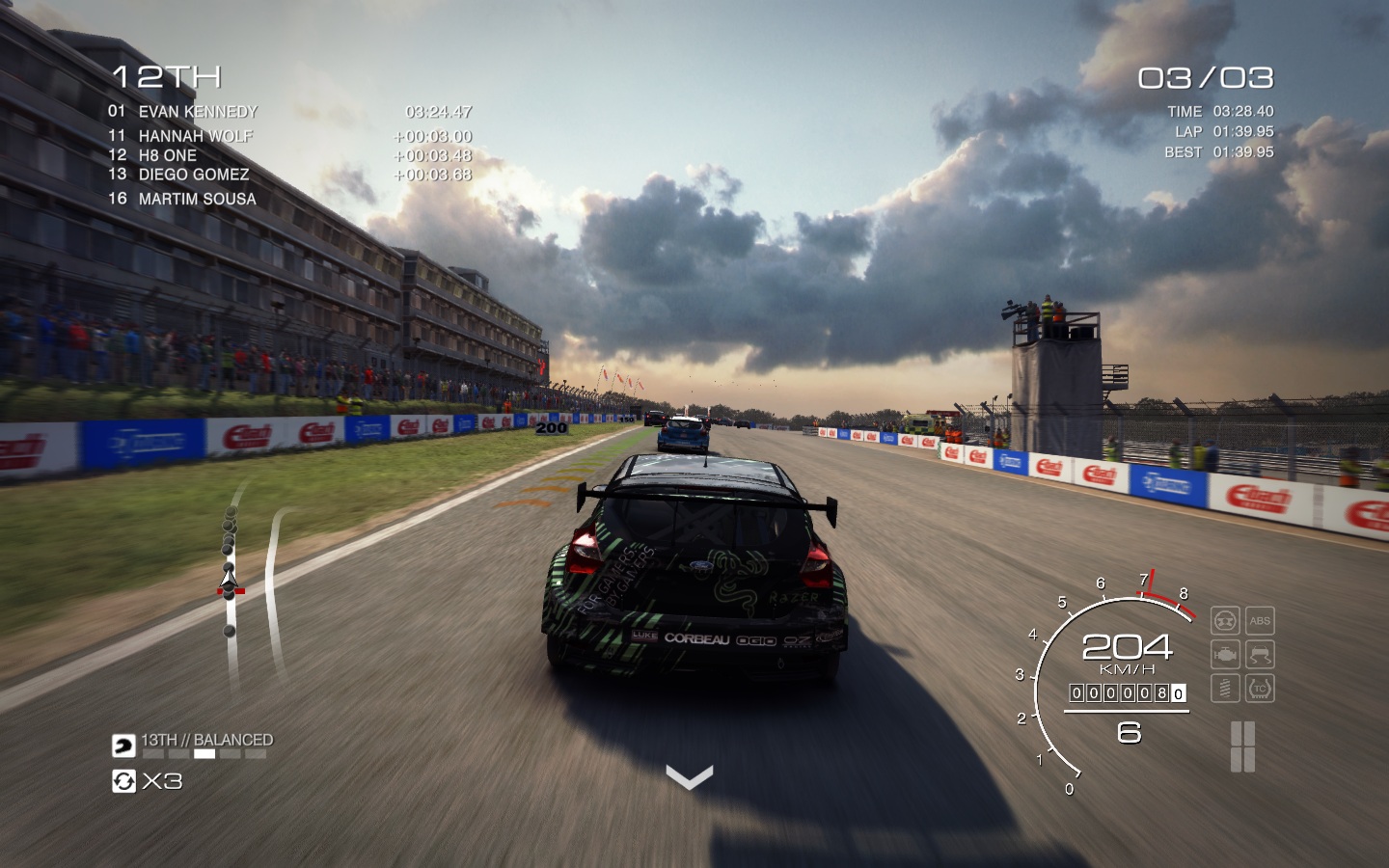Select the suspension spring damage icon

1225,688
